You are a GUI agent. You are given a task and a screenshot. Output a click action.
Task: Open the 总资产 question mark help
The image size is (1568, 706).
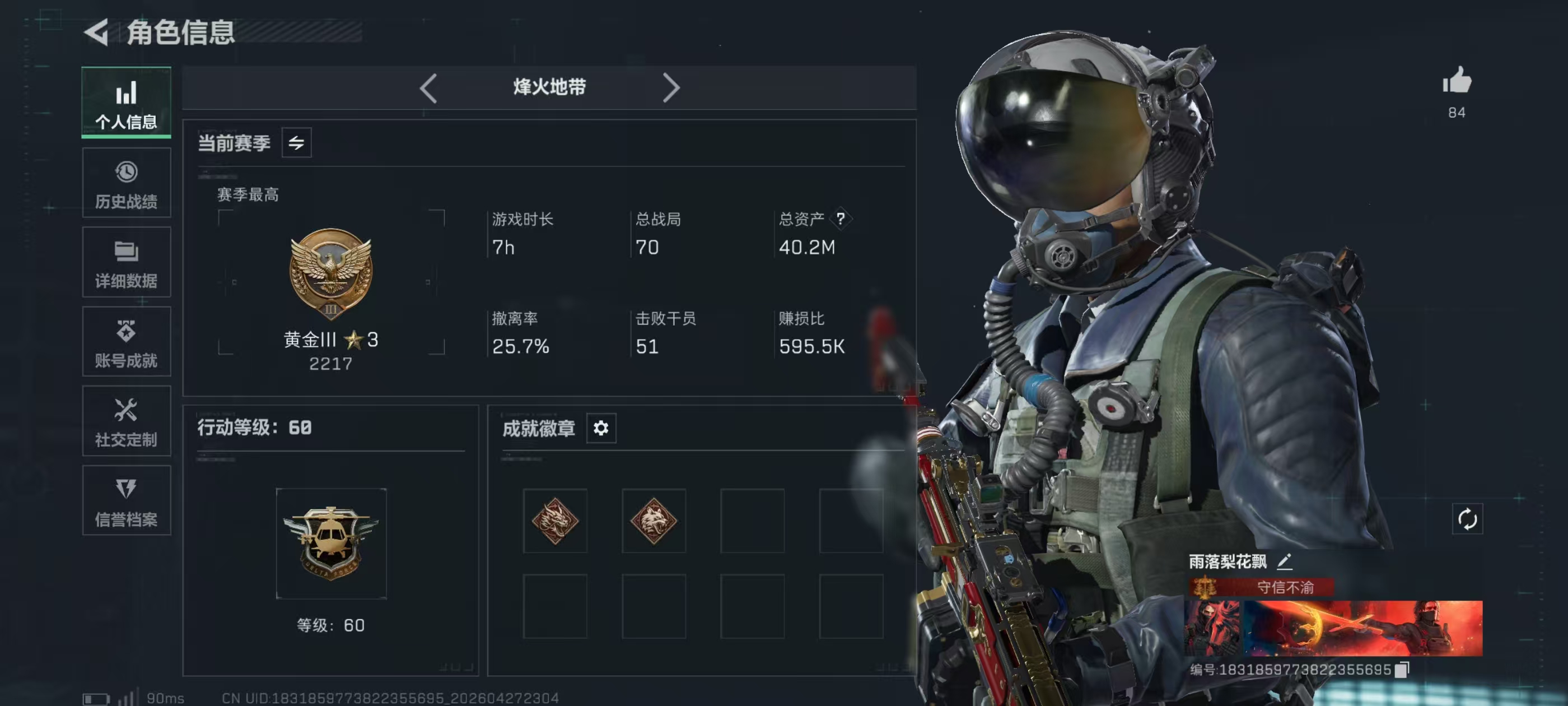(x=841, y=218)
